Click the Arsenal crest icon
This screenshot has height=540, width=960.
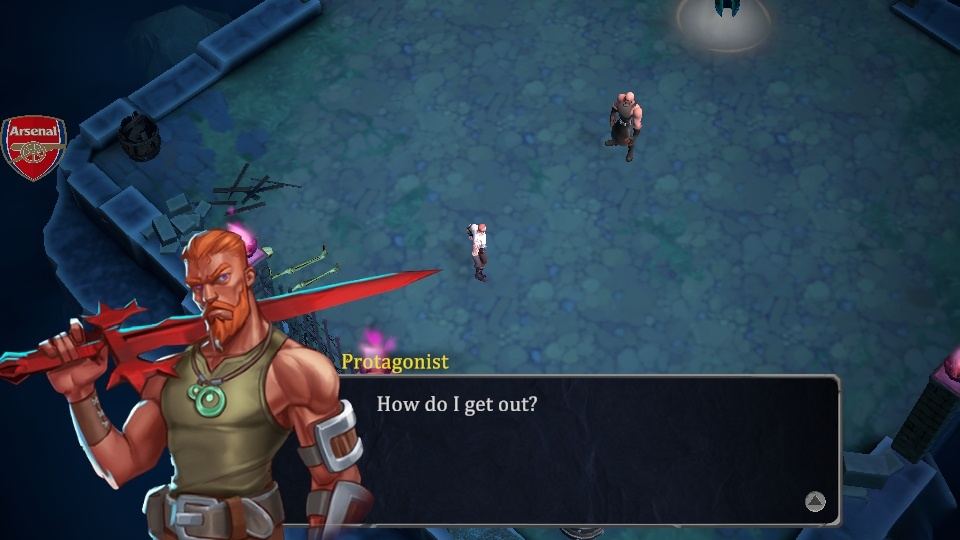pyautogui.click(x=34, y=147)
